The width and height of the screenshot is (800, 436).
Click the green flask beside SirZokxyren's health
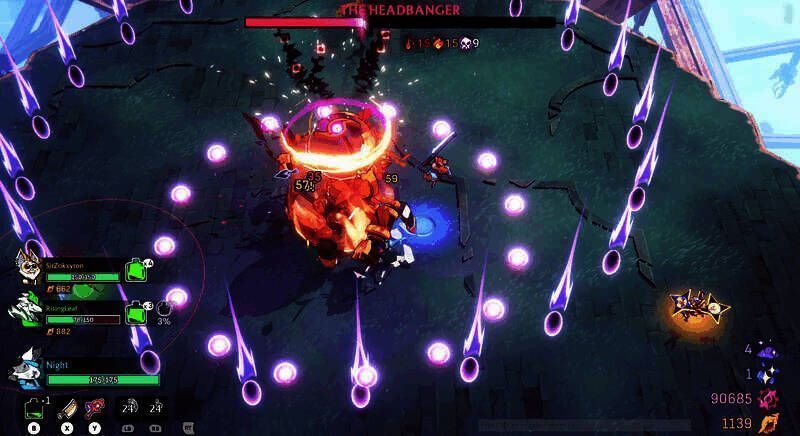coord(134,270)
